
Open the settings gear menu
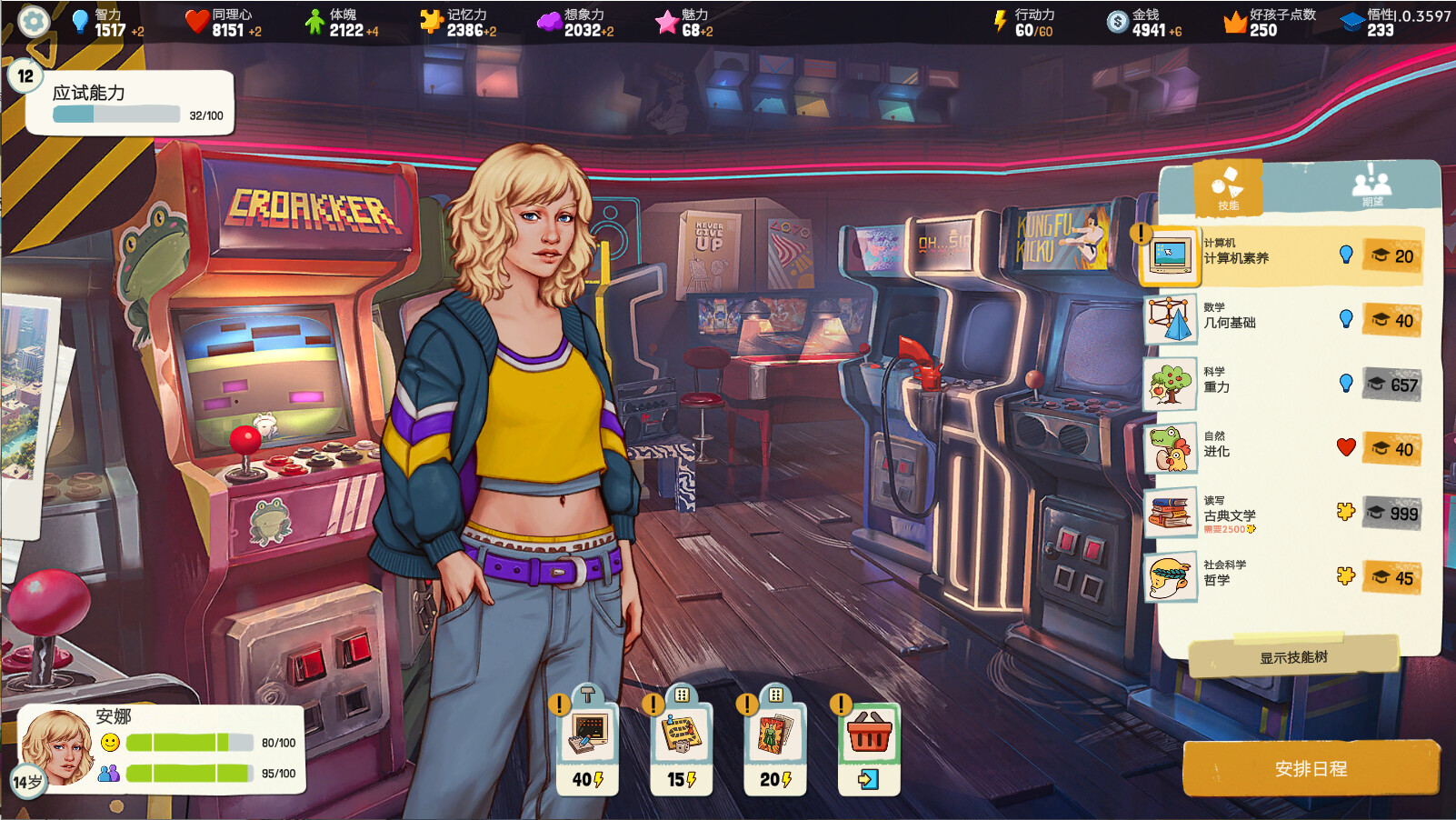(x=34, y=21)
